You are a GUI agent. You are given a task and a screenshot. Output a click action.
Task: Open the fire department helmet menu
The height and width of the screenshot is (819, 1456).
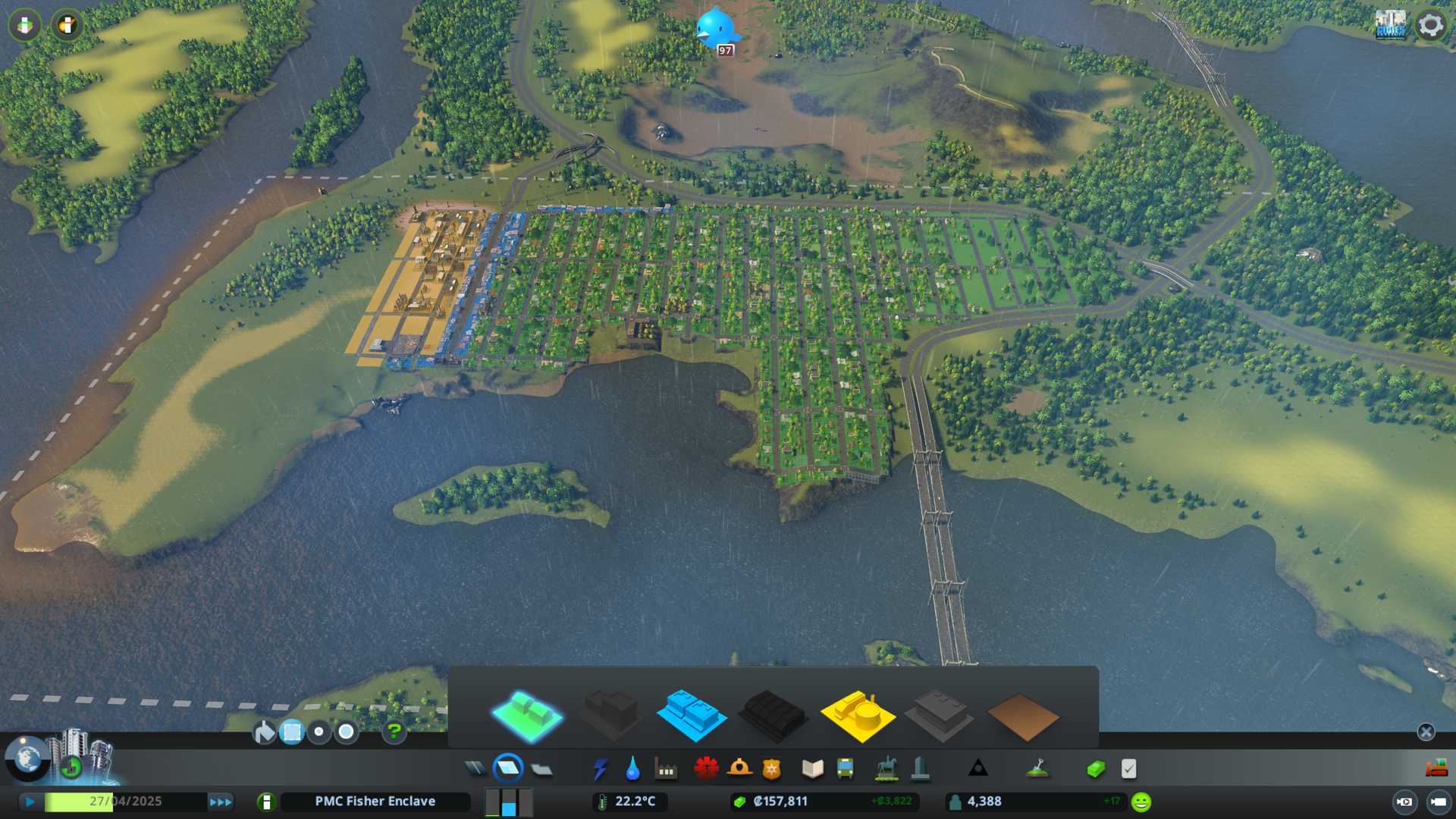[739, 769]
